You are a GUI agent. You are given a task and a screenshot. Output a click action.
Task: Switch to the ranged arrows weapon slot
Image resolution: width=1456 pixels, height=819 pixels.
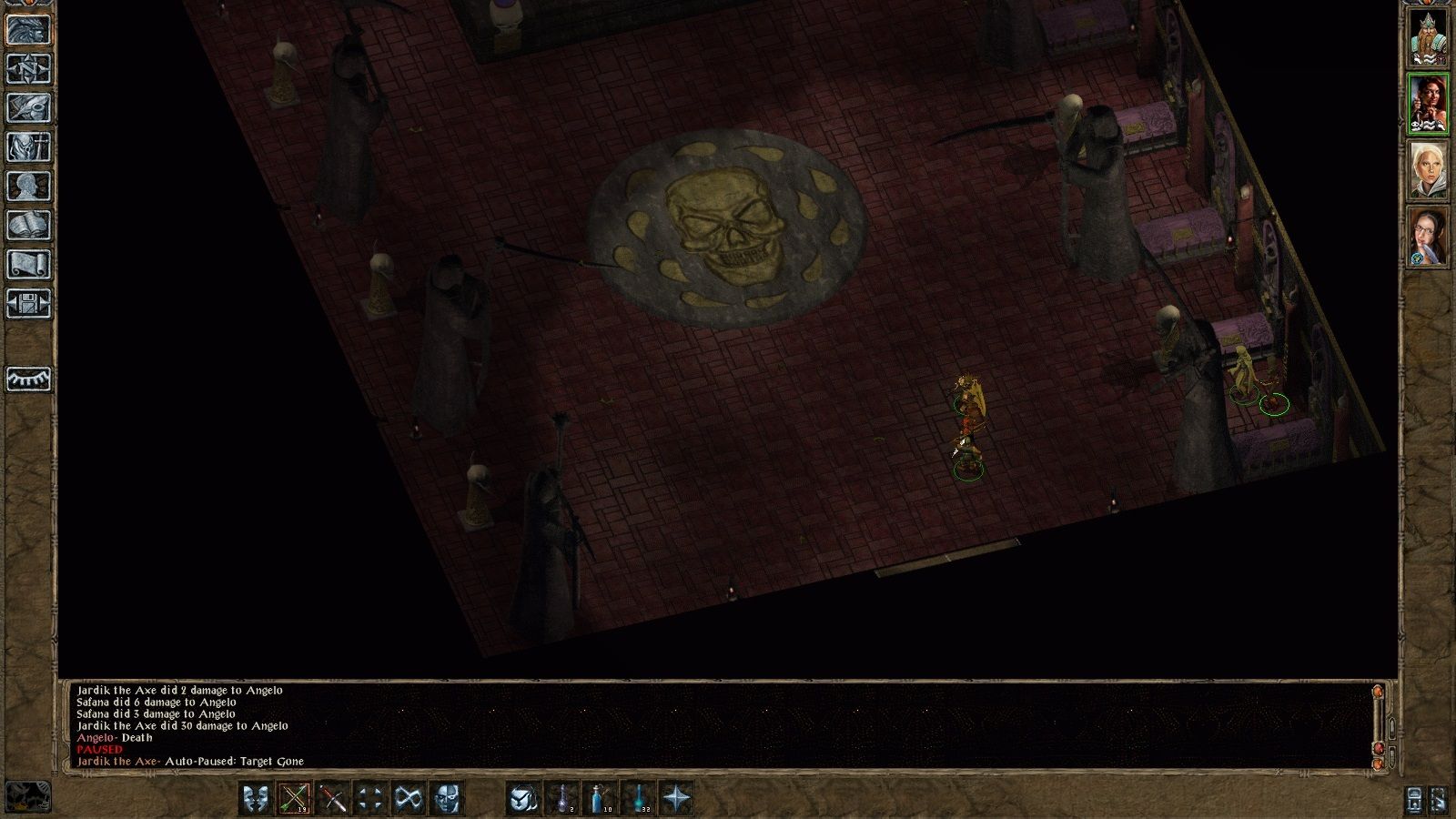pos(296,798)
